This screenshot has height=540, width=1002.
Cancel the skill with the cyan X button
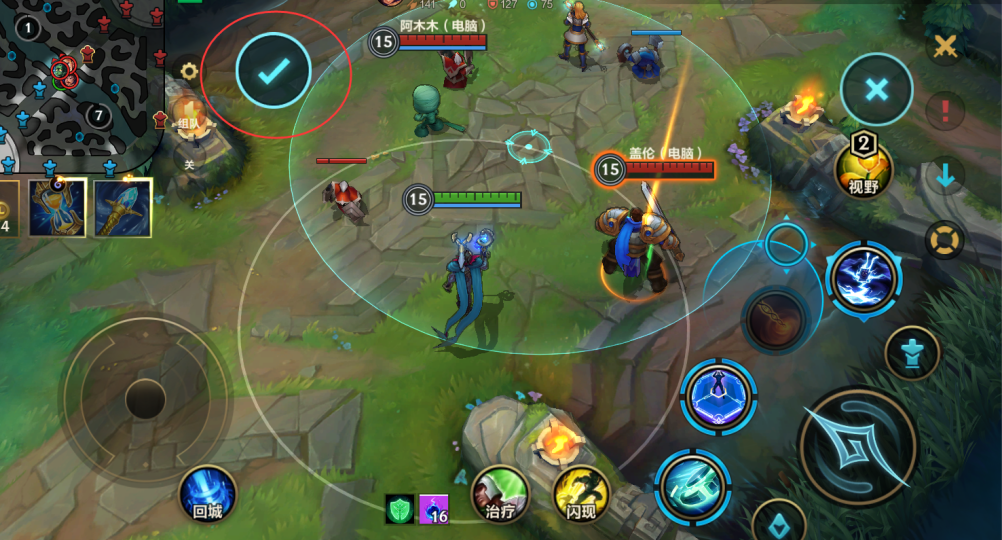tap(876, 90)
